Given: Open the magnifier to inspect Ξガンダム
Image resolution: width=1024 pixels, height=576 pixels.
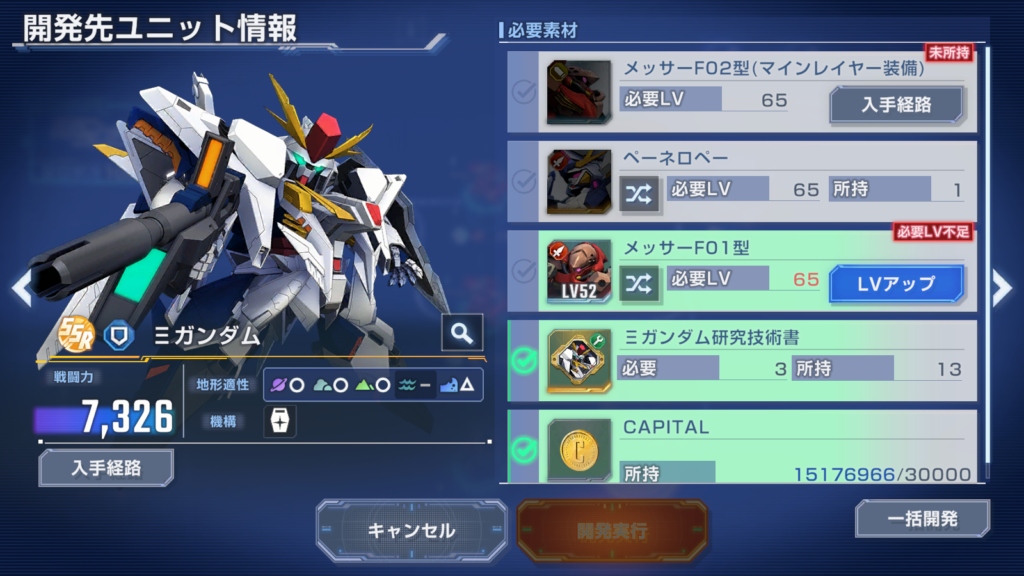Looking at the screenshot, I should pyautogui.click(x=462, y=334).
